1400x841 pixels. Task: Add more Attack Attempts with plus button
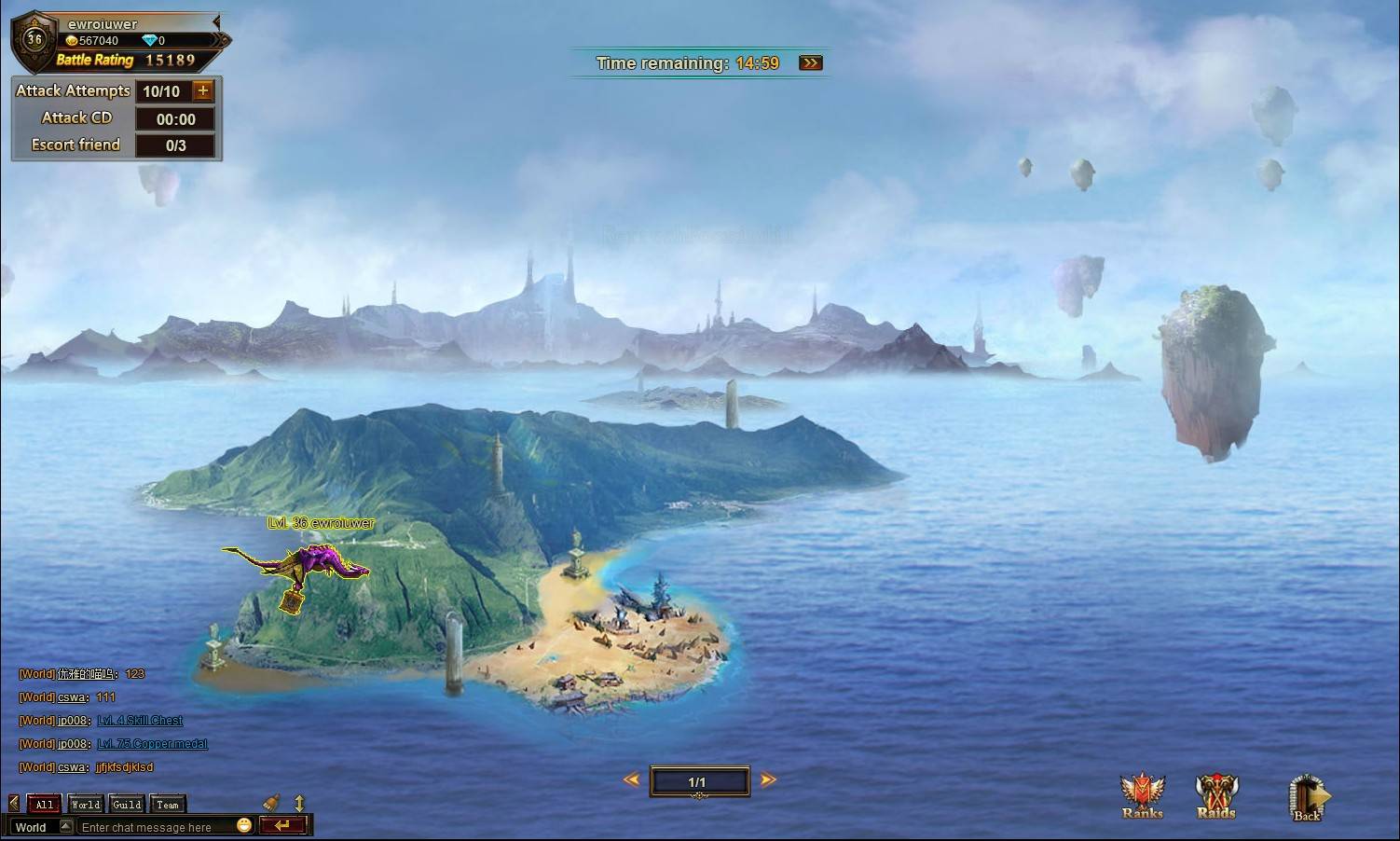(x=203, y=90)
